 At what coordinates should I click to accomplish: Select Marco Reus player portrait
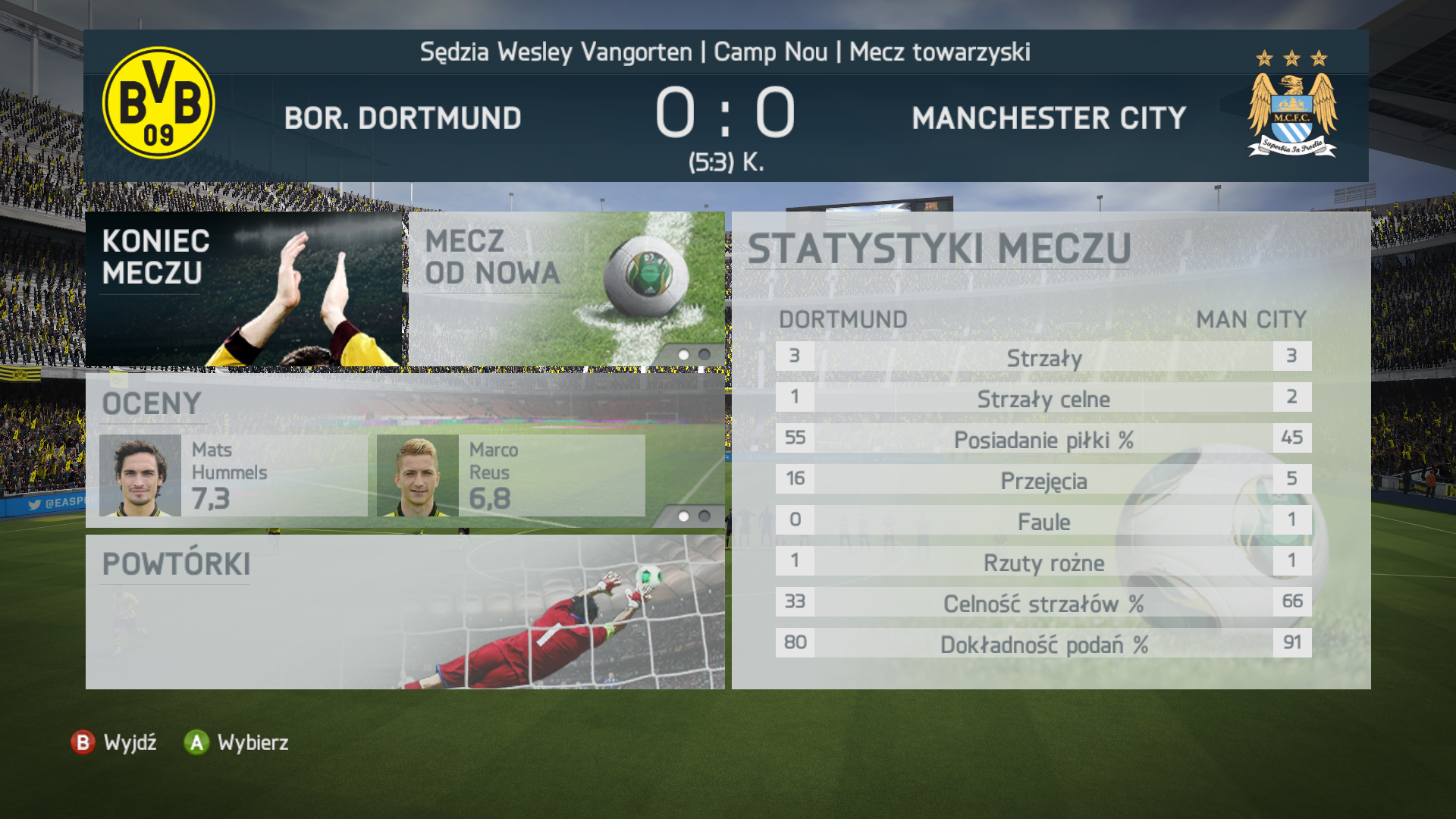coord(417,475)
